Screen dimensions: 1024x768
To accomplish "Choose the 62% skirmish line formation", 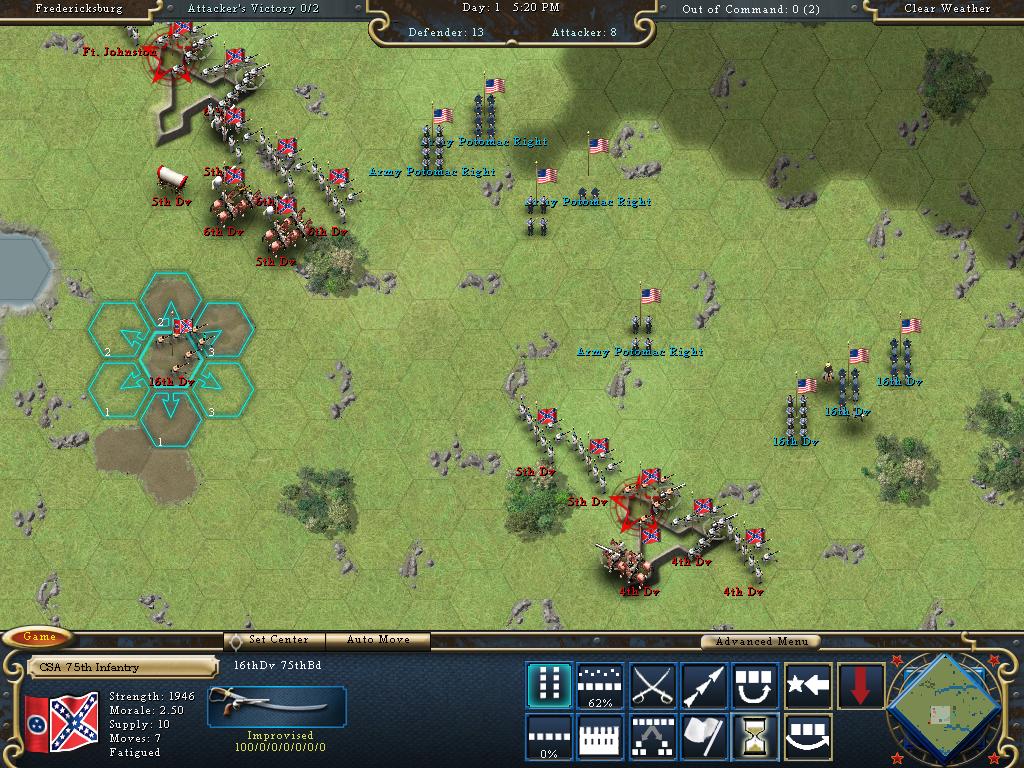I will [x=600, y=686].
